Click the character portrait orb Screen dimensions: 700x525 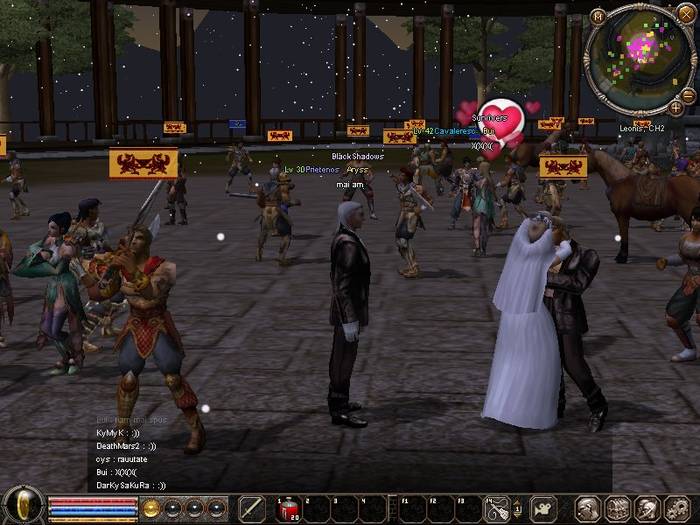[x=22, y=506]
